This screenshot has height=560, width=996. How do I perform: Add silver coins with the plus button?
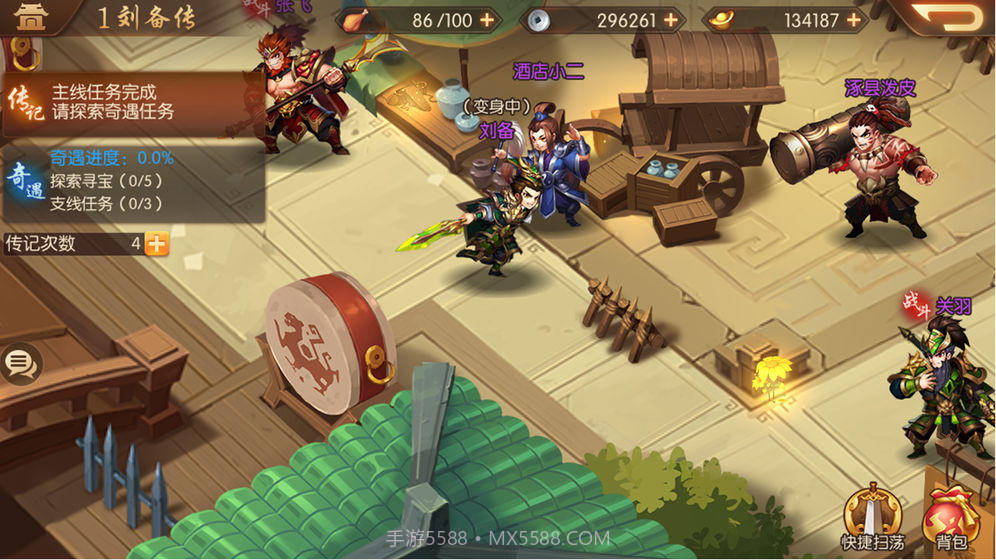pos(670,20)
